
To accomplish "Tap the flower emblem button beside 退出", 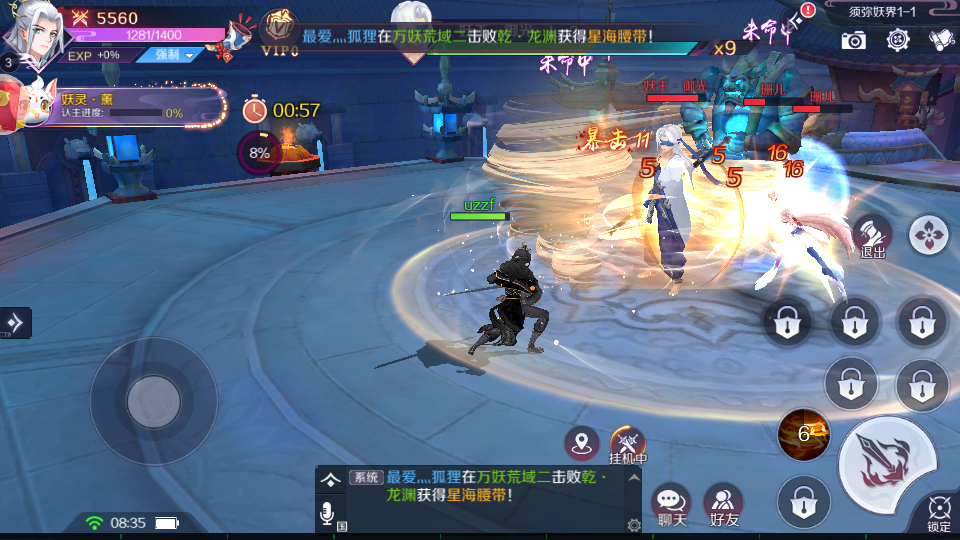I will (929, 235).
